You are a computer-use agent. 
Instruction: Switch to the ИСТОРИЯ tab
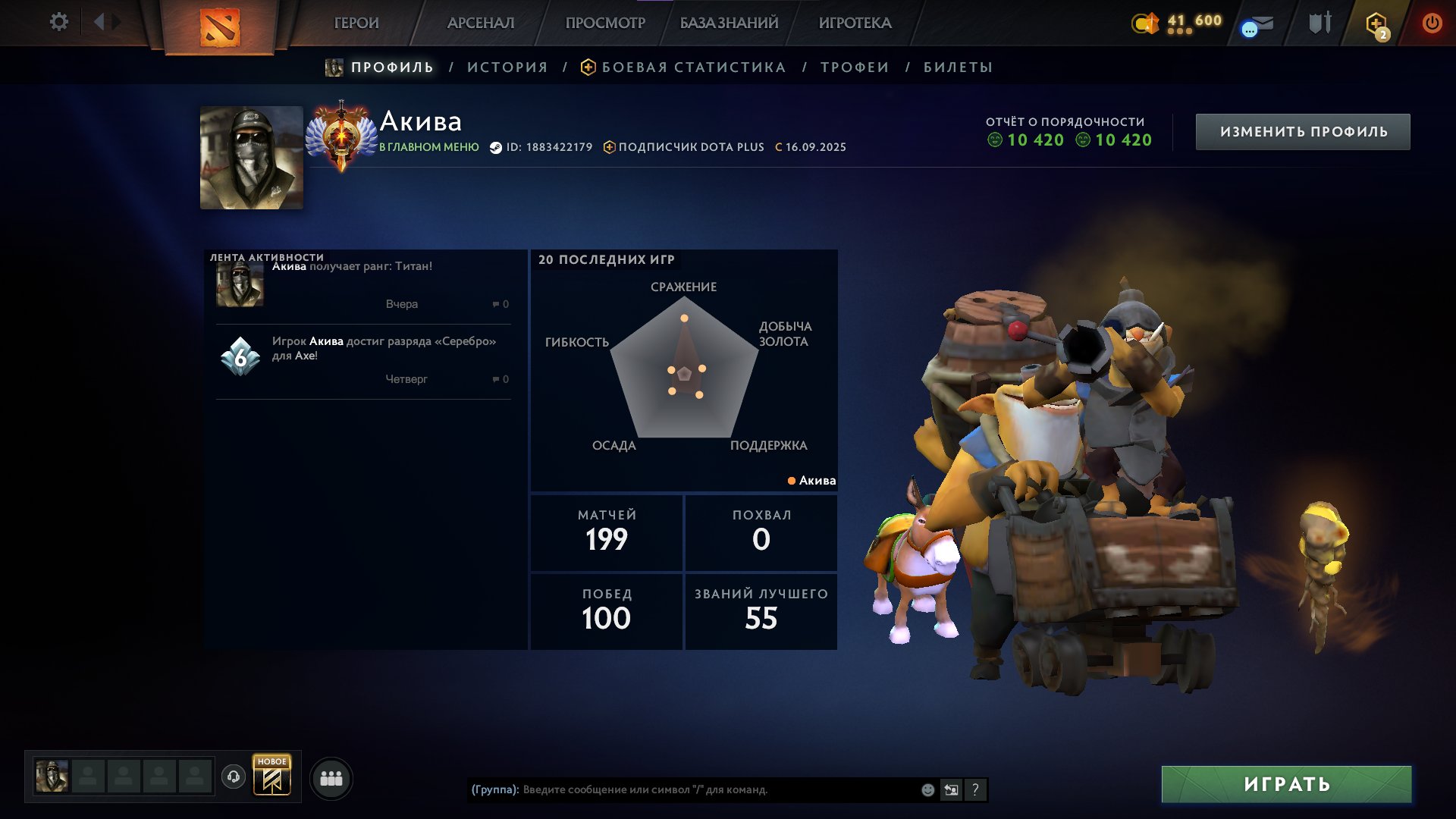[506, 67]
